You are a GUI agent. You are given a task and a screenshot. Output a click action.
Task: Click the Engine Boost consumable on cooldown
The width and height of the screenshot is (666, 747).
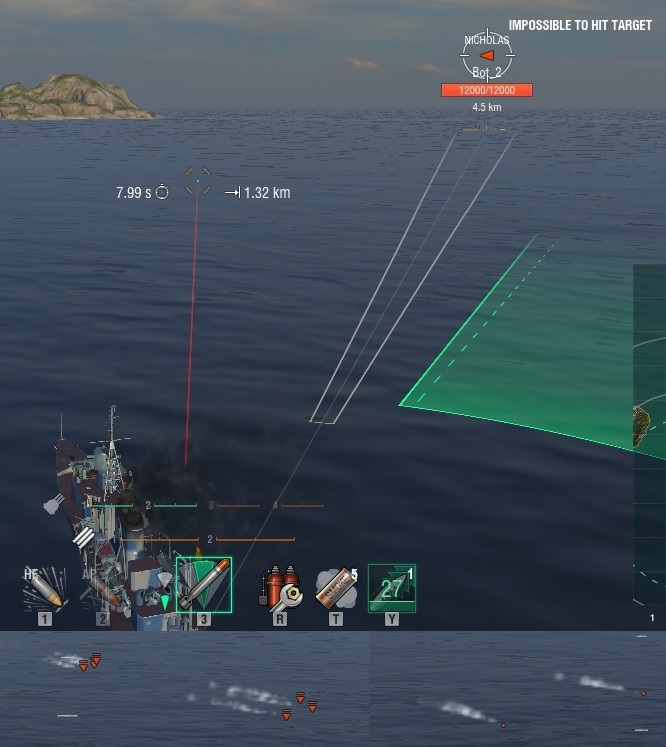[392, 587]
